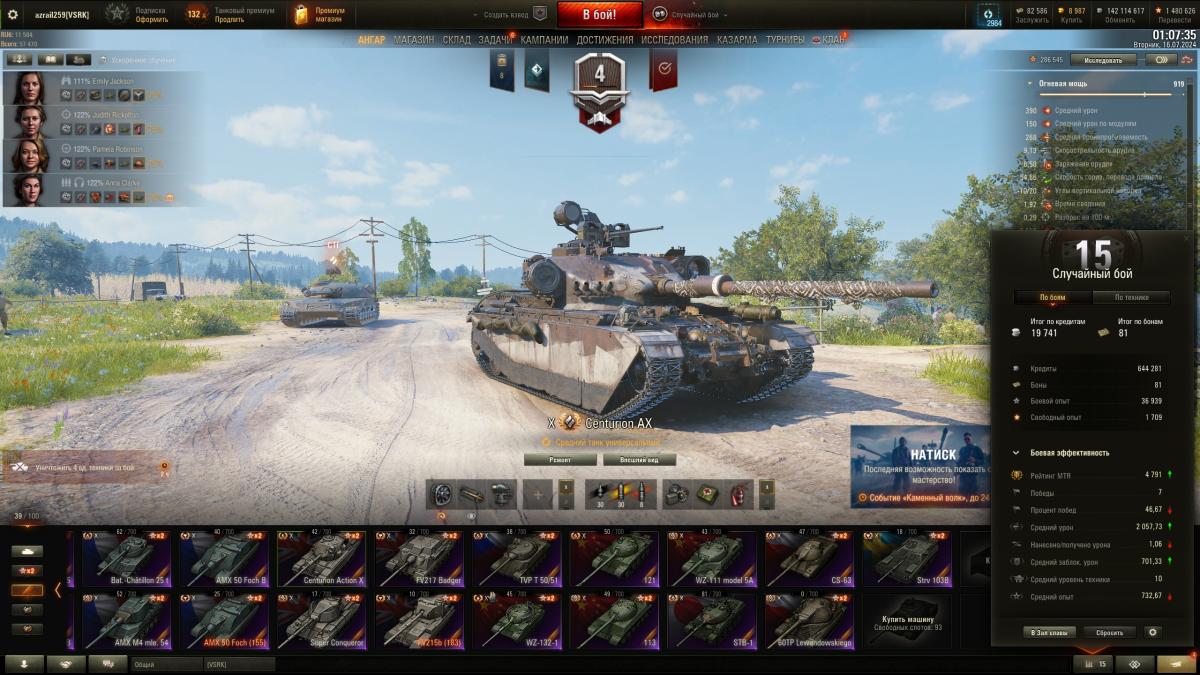The image size is (1200, 675).
Task: Switch to the «По технике» statistics tab
Action: pyautogui.click(x=1132, y=297)
